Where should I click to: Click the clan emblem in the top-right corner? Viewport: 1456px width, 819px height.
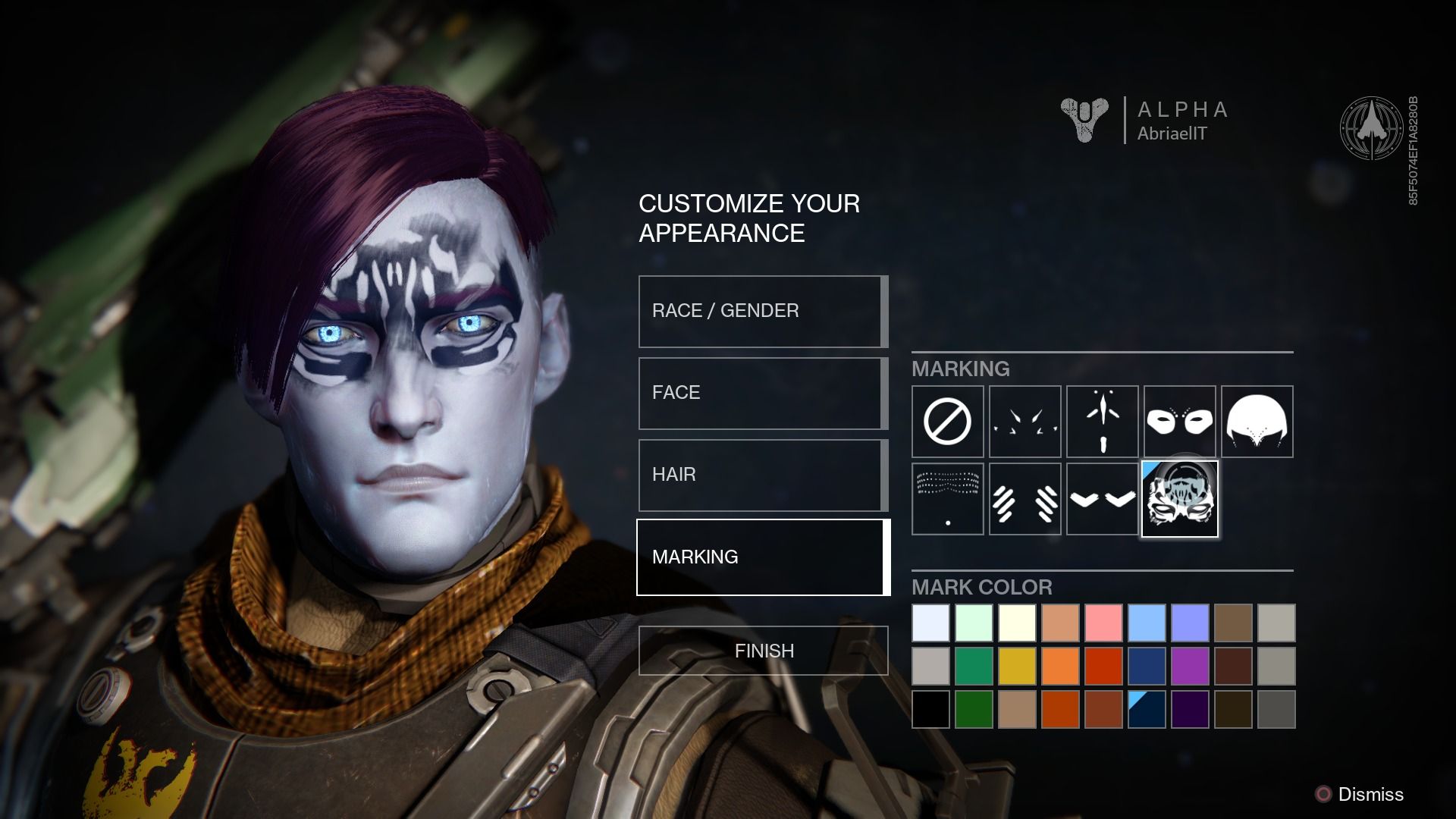click(x=1373, y=129)
